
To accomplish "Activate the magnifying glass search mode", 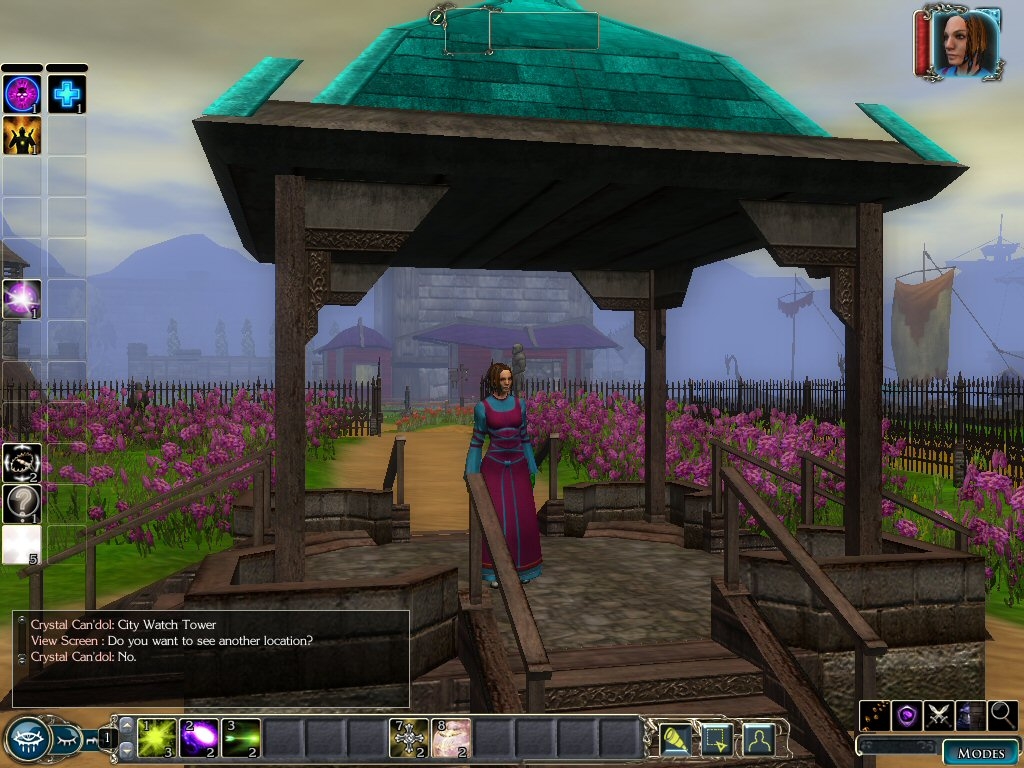I will 1001,715.
